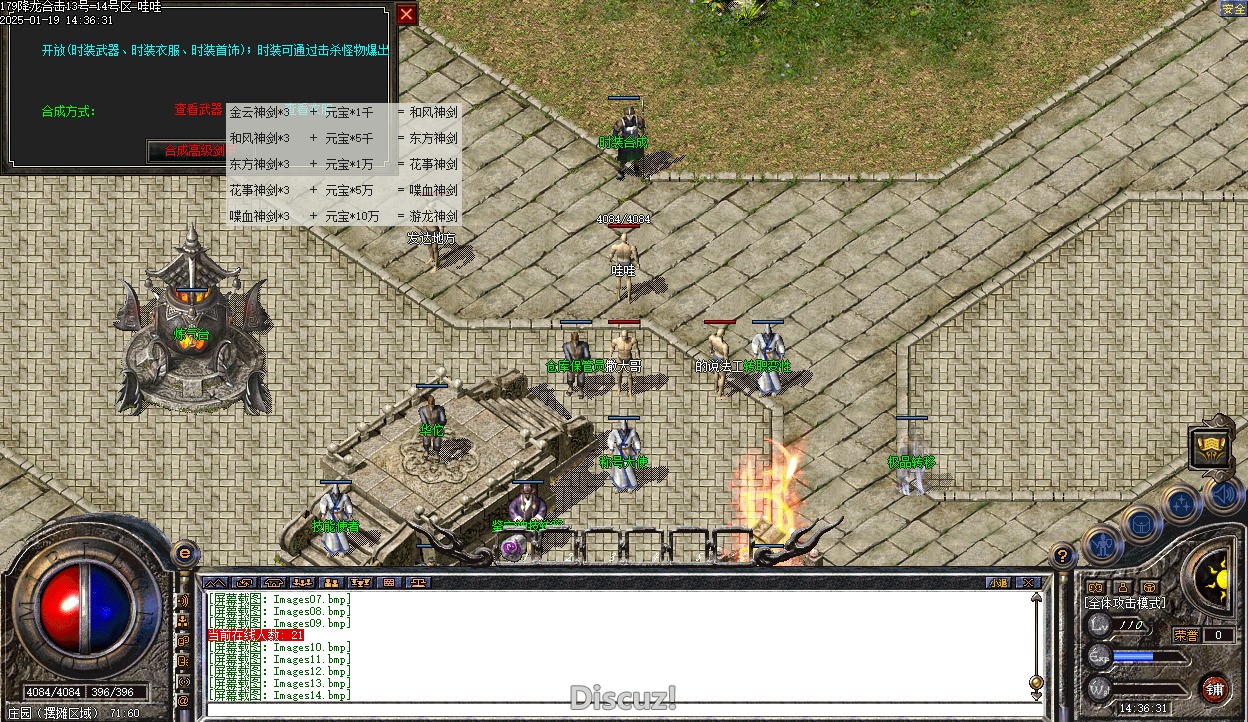Click the round e button above chat
The height and width of the screenshot is (722, 1248).
(x=184, y=553)
